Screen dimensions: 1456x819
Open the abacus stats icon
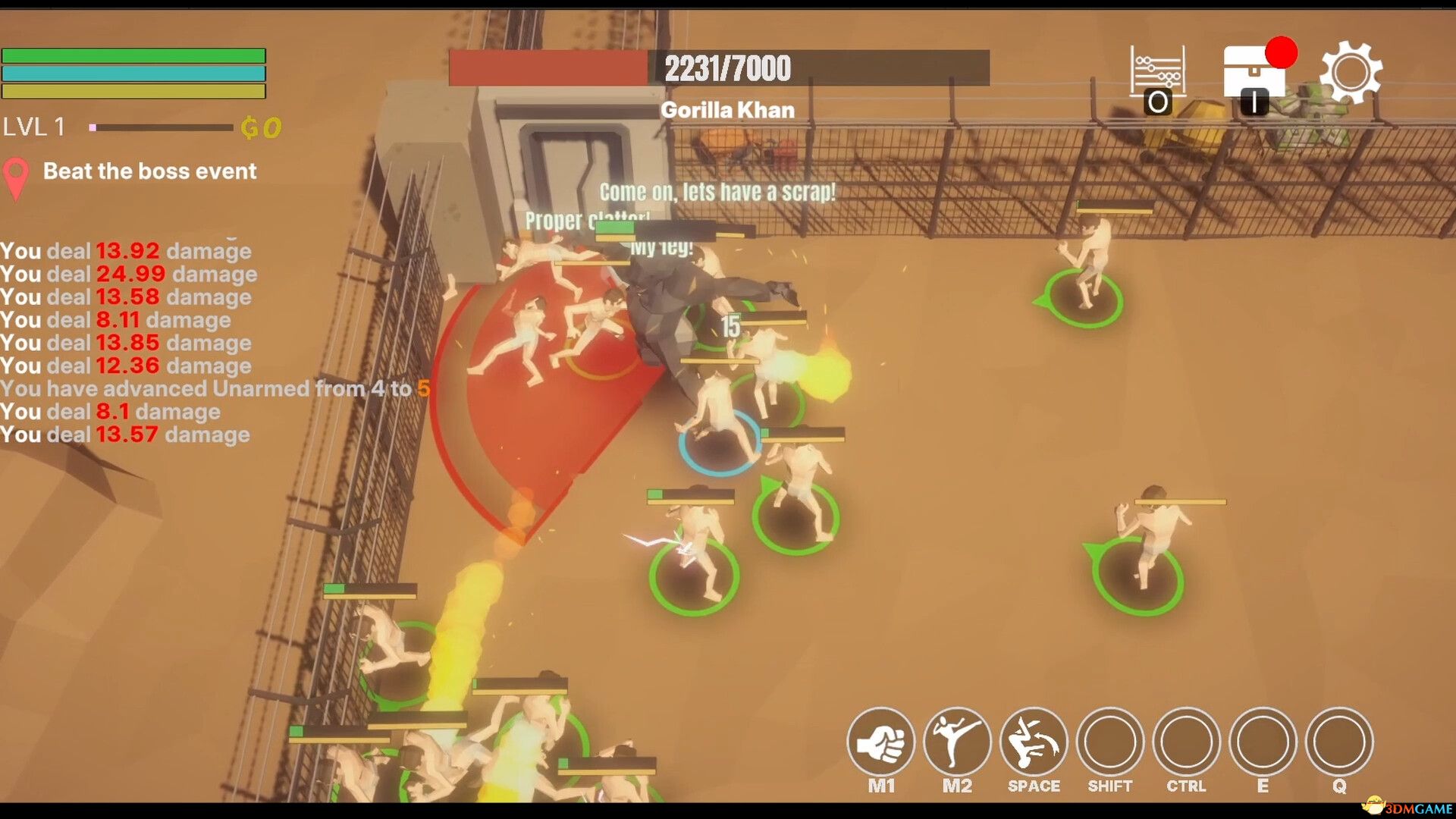pyautogui.click(x=1157, y=73)
